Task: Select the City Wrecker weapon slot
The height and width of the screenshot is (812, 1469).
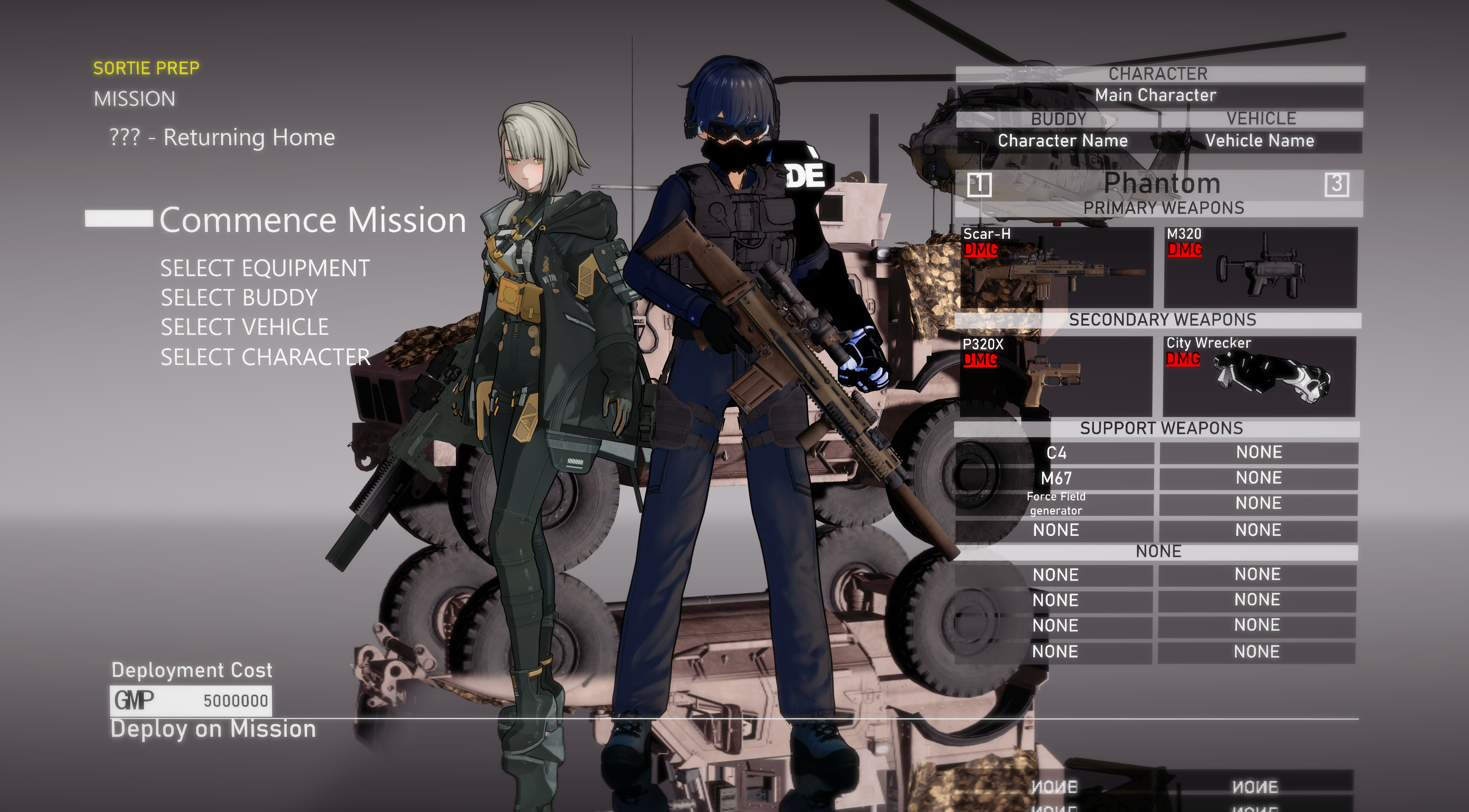Action: [x=1259, y=376]
